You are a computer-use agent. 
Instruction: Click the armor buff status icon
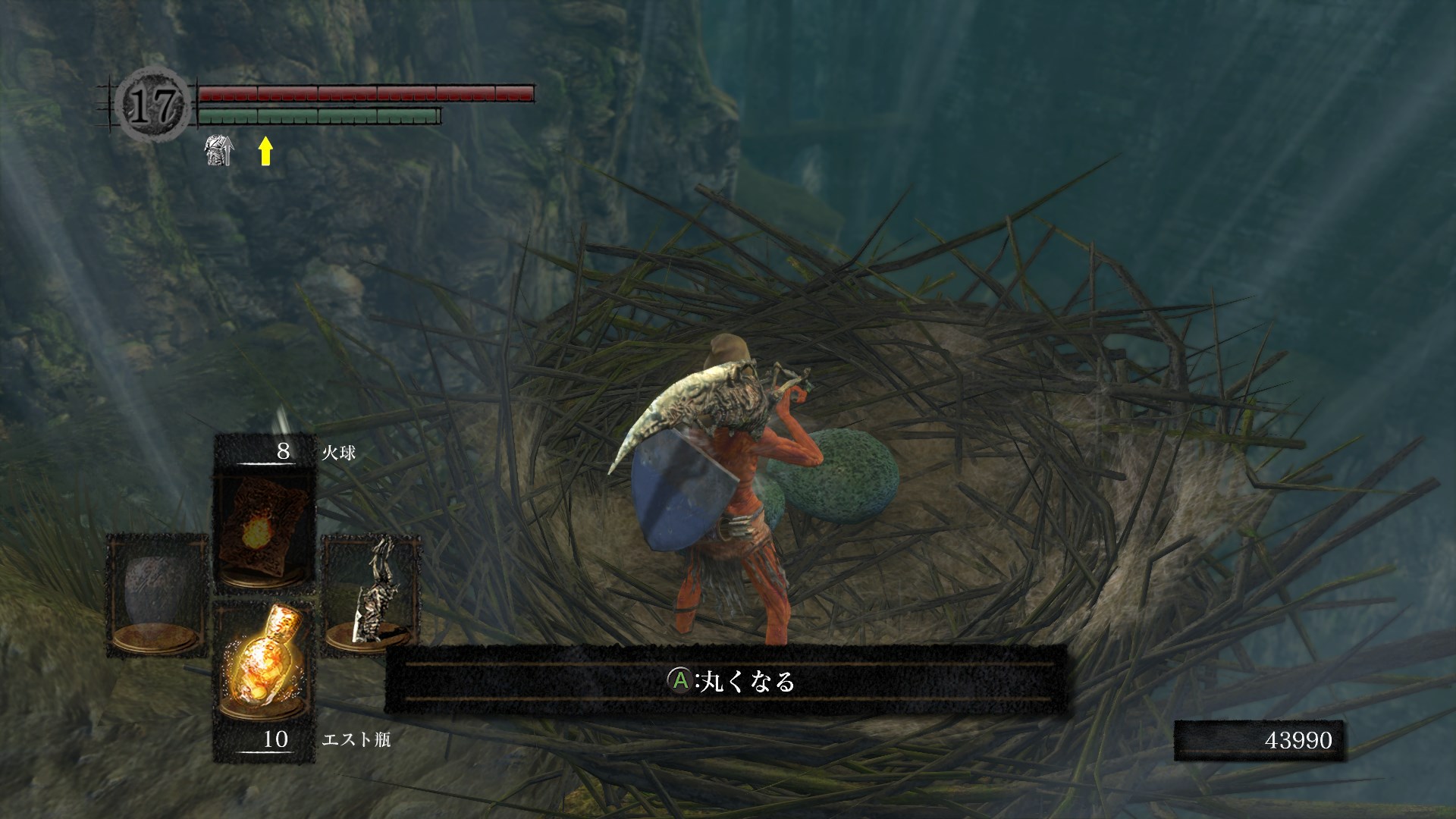pyautogui.click(x=219, y=150)
